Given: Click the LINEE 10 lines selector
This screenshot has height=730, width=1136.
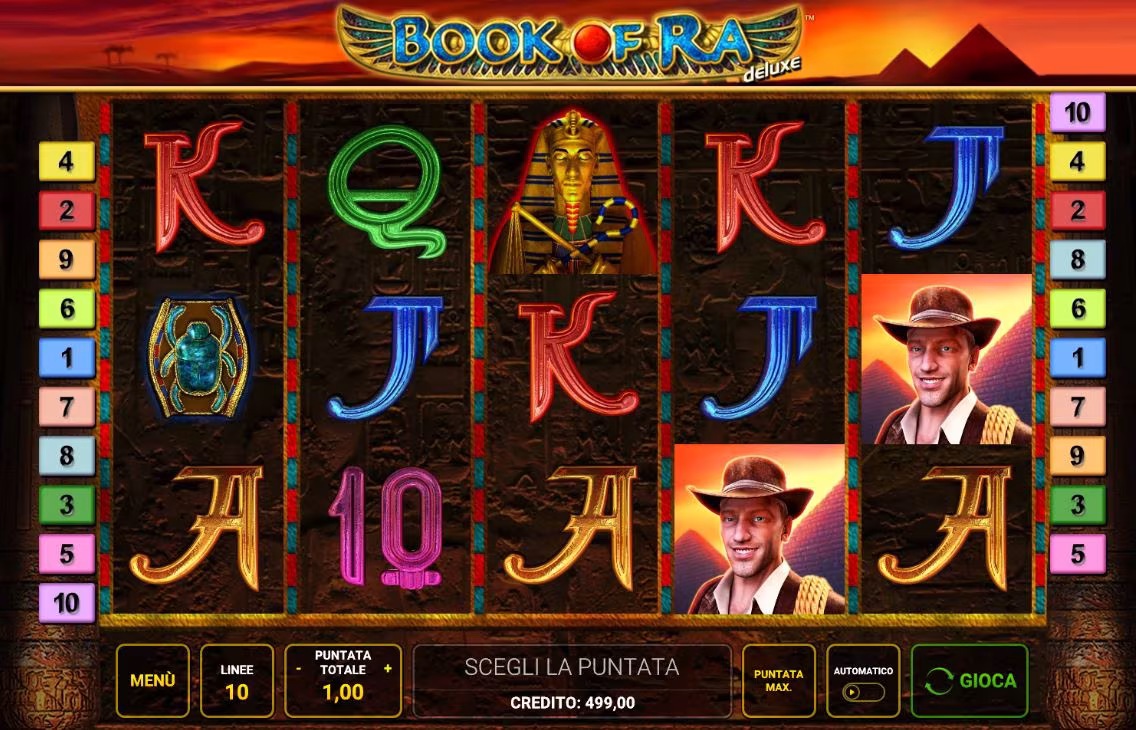Looking at the screenshot, I should [x=237, y=680].
